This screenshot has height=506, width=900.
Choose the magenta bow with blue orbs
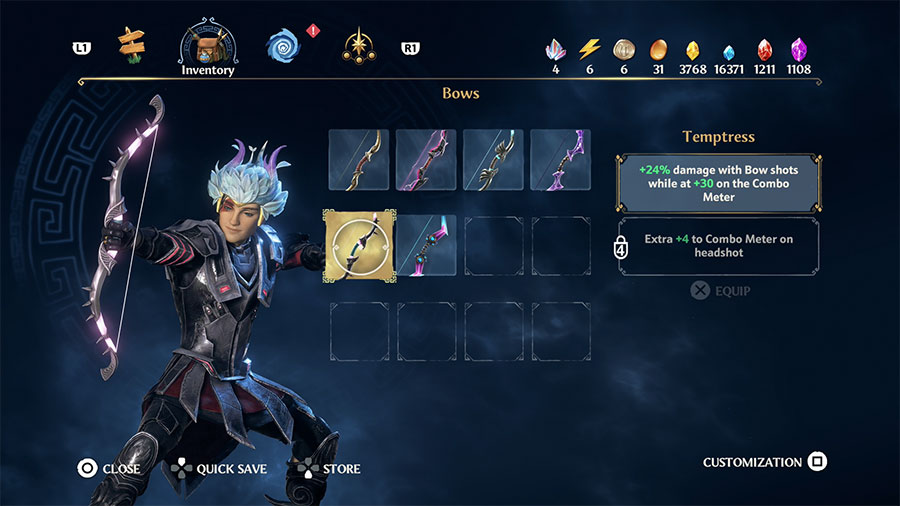pos(426,246)
